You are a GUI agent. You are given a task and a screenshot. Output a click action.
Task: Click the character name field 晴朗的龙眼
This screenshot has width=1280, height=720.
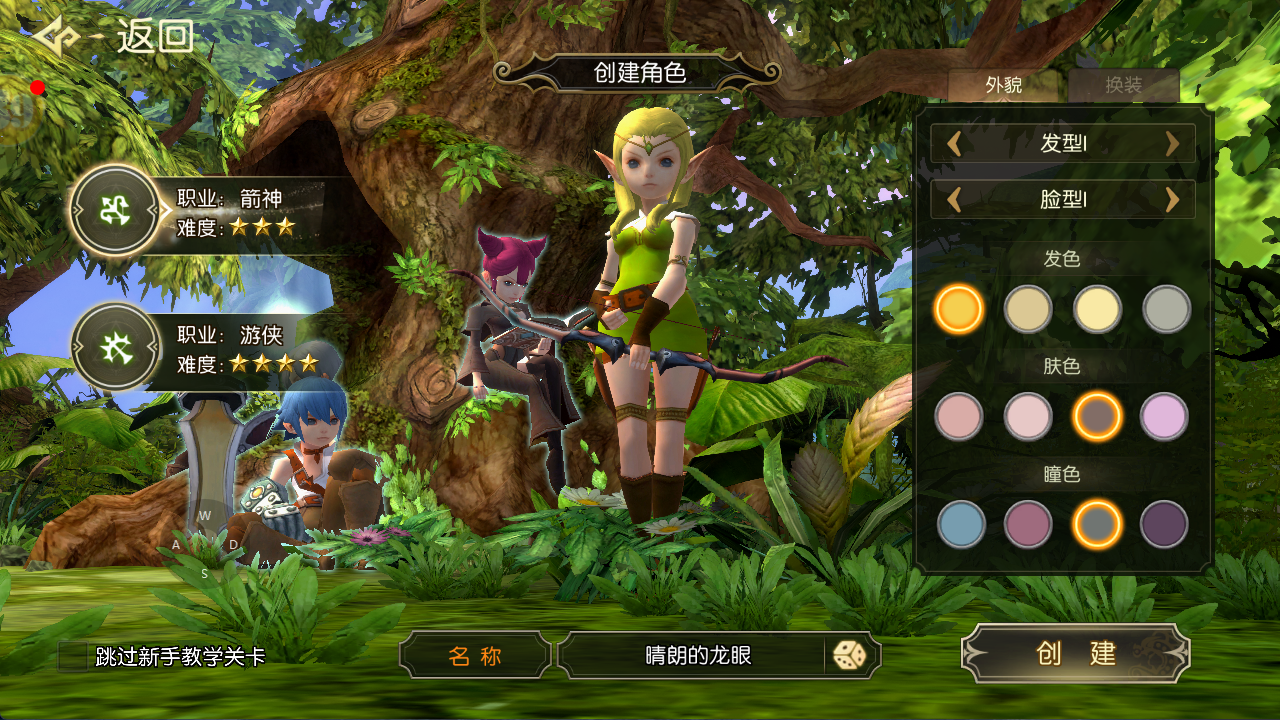(697, 656)
